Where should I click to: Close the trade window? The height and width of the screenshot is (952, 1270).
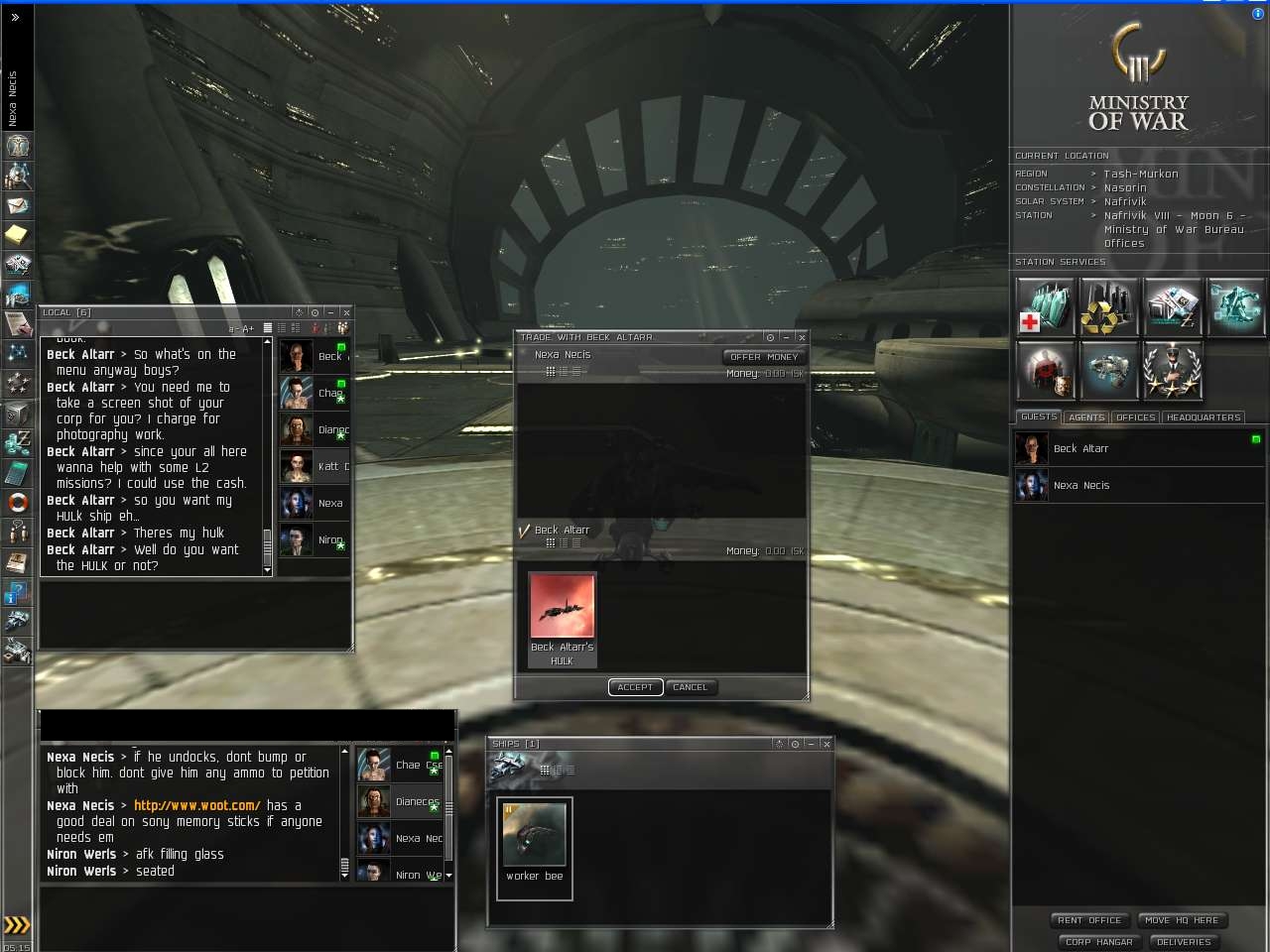click(x=802, y=337)
